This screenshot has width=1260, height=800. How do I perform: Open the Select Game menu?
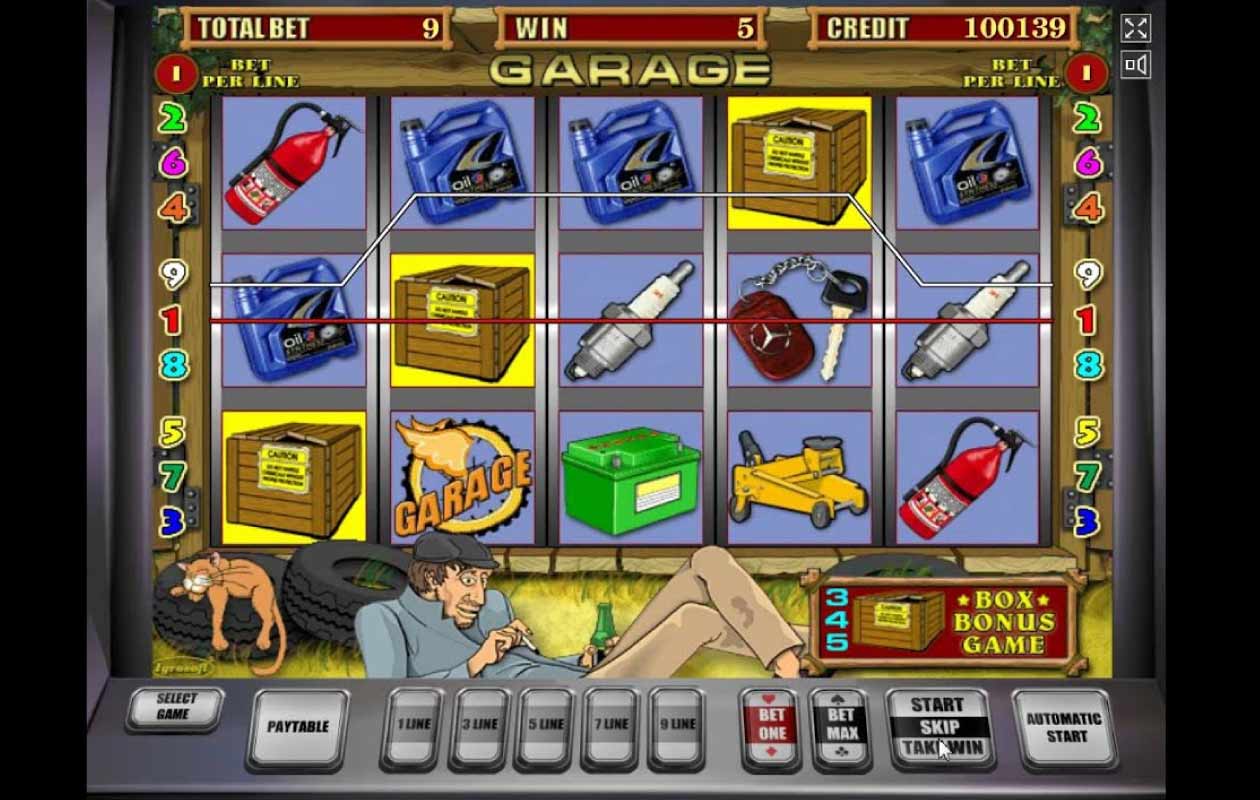(x=175, y=708)
